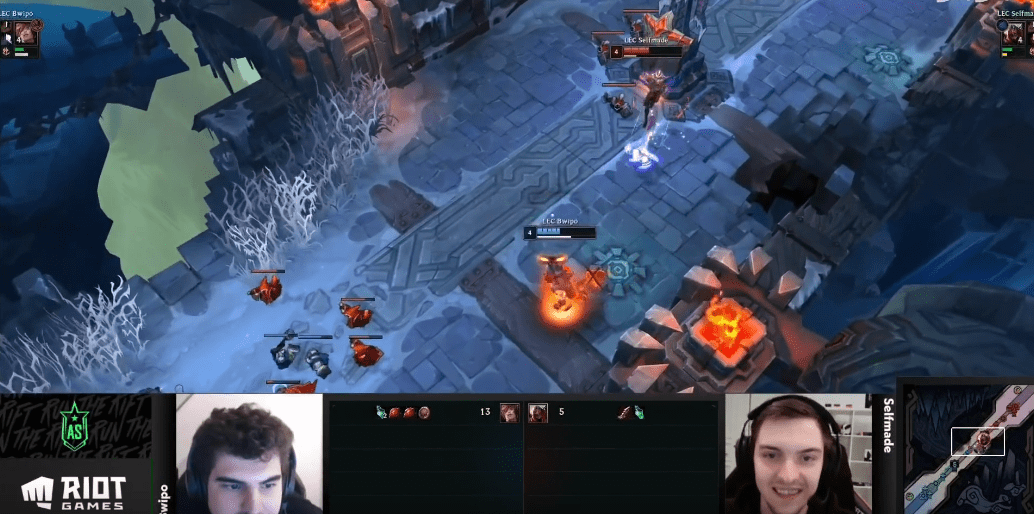The image size is (1034, 514).
Task: Click the Howling Abyss minimap
Action: pyautogui.click(x=968, y=447)
